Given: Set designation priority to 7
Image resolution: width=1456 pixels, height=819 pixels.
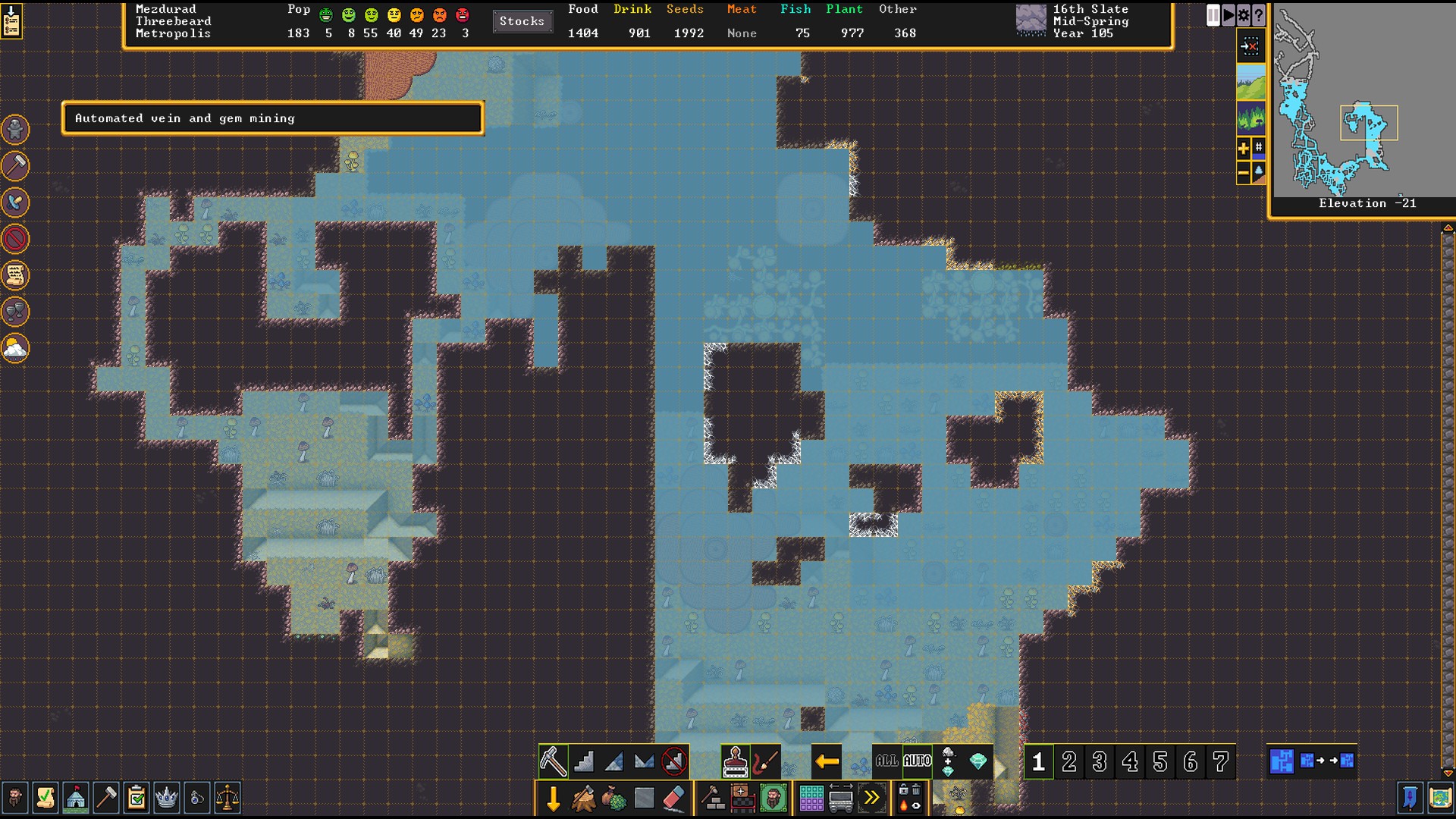Looking at the screenshot, I should click(x=1221, y=761).
